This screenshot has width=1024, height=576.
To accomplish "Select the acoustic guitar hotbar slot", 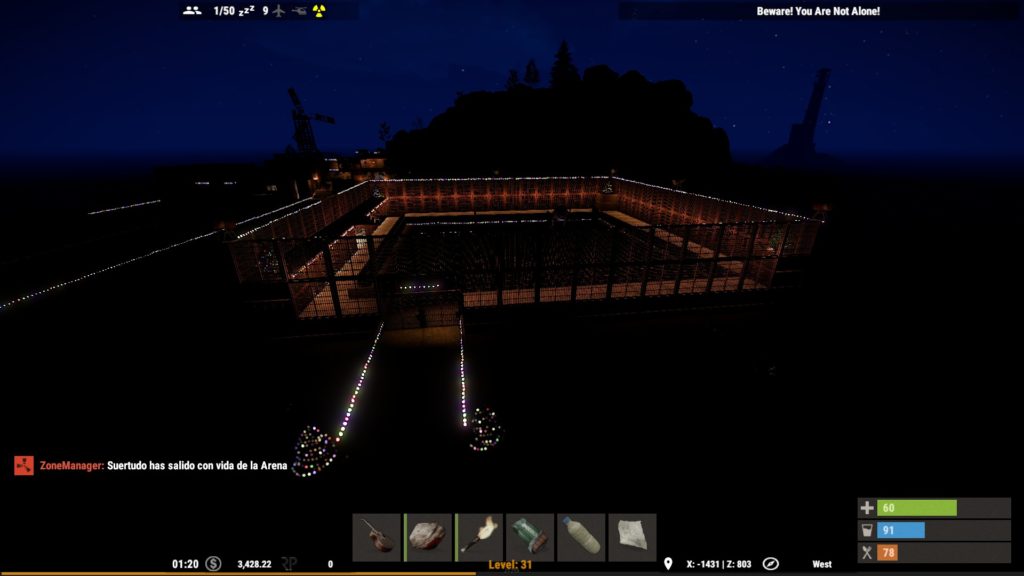I will click(377, 537).
